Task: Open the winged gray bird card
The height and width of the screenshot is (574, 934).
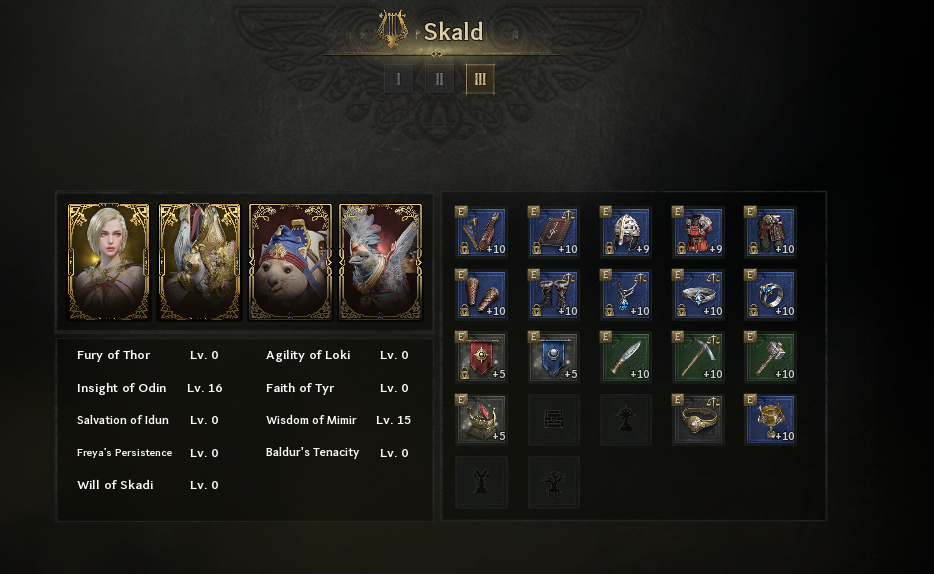Action: (380, 262)
